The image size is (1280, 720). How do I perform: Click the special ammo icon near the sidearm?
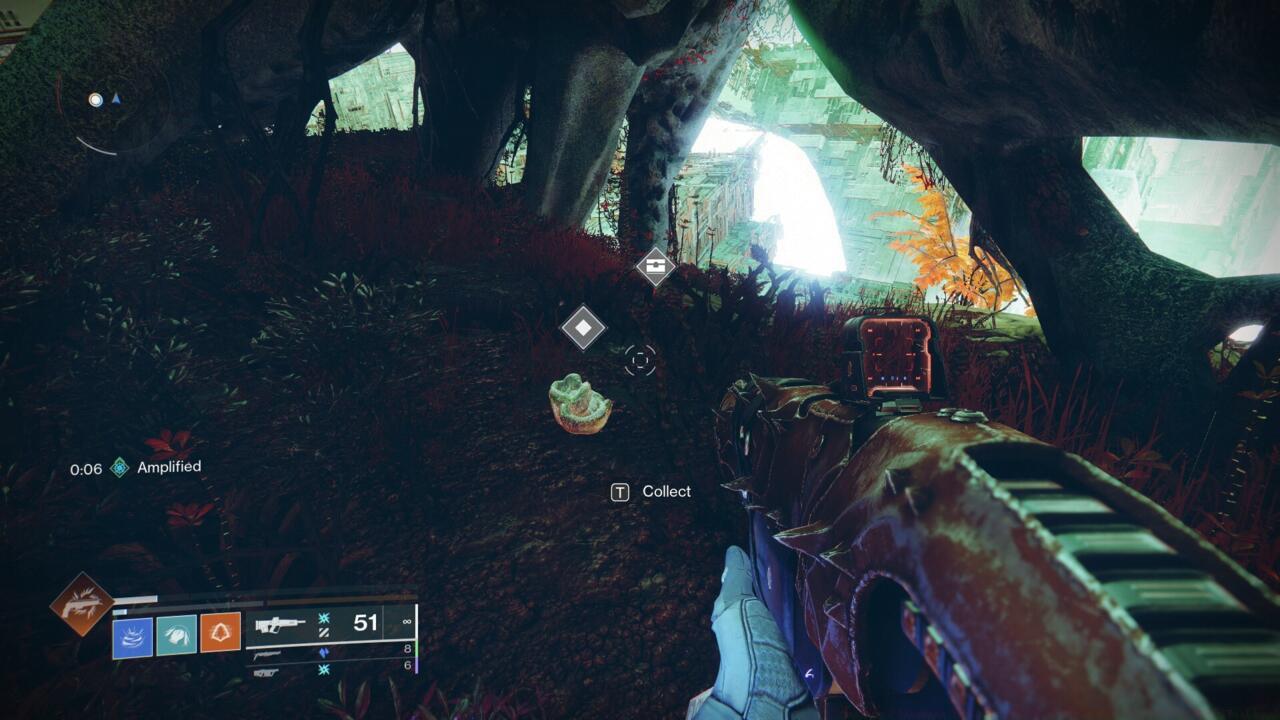point(325,652)
